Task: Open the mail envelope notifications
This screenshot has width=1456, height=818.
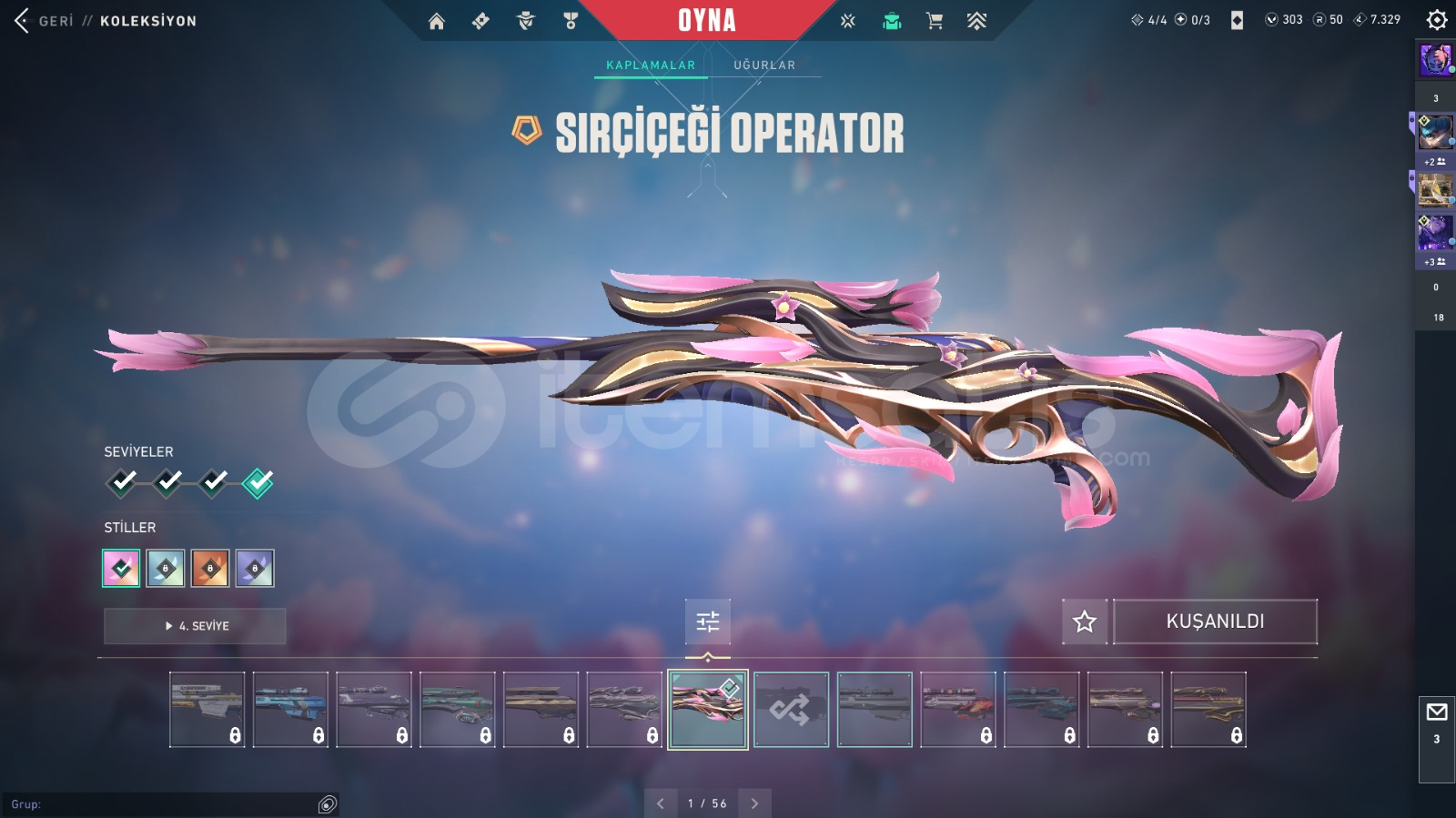Action: [1437, 712]
